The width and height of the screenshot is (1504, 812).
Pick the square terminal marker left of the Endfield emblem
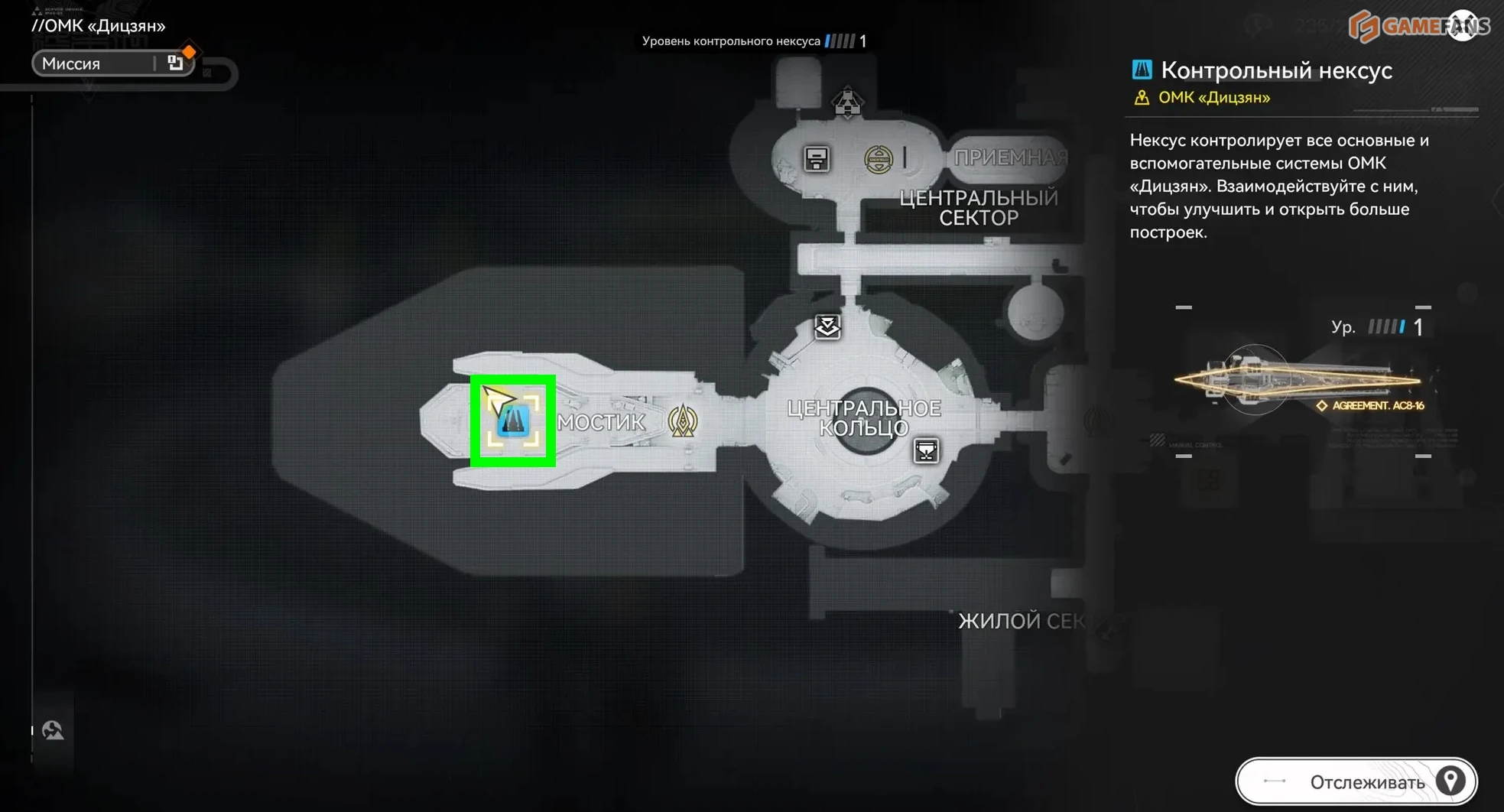click(x=817, y=159)
